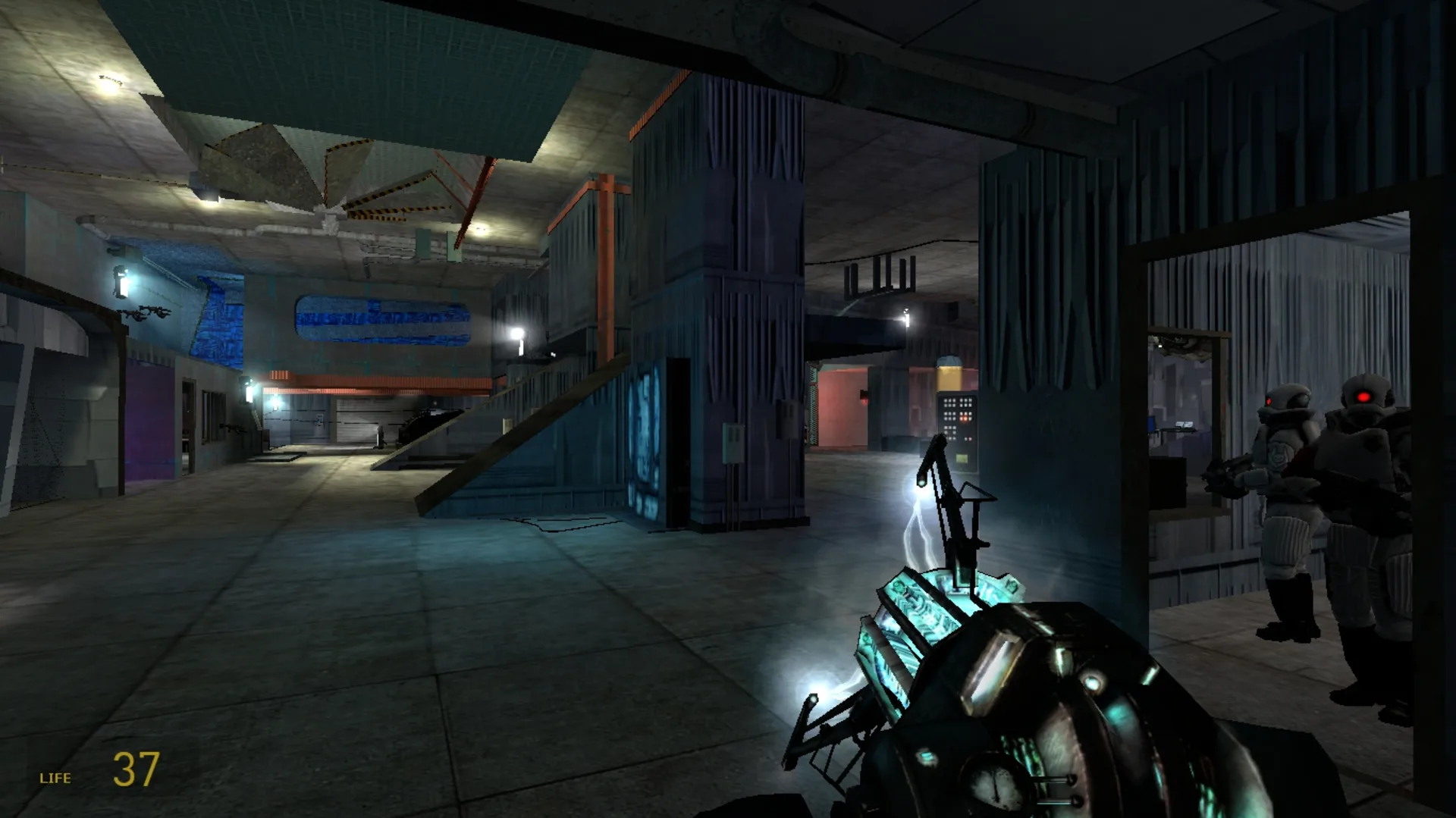
Task: Toggle the green display on the control panel
Action: pyautogui.click(x=962, y=457)
